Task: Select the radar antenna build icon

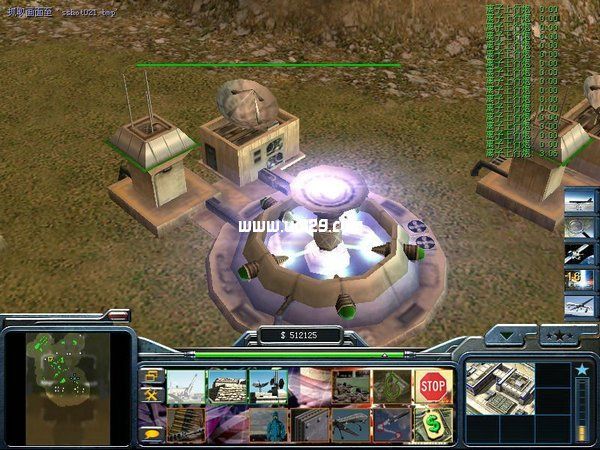Action: (268, 386)
